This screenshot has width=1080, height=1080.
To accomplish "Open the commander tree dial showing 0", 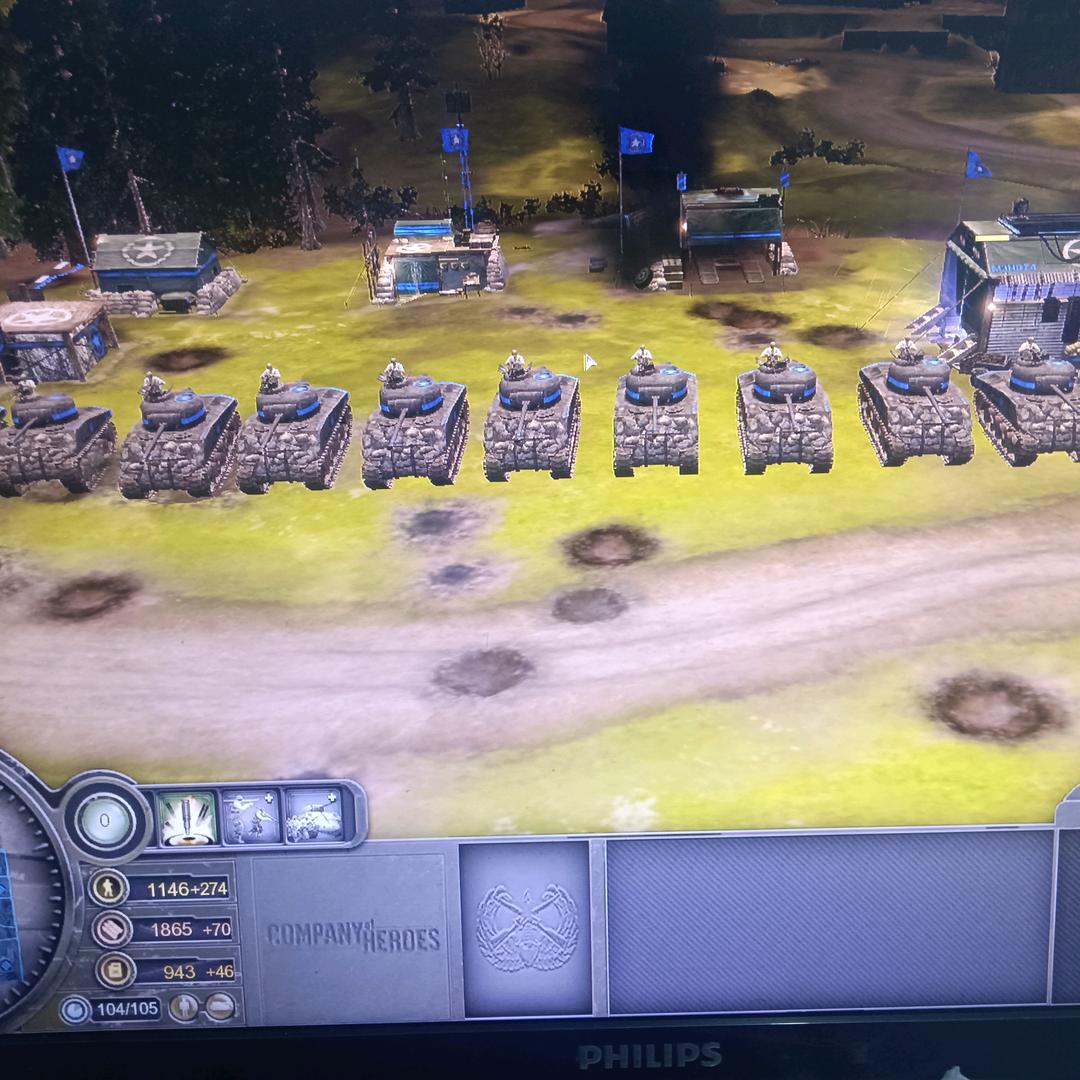I will pos(104,823).
